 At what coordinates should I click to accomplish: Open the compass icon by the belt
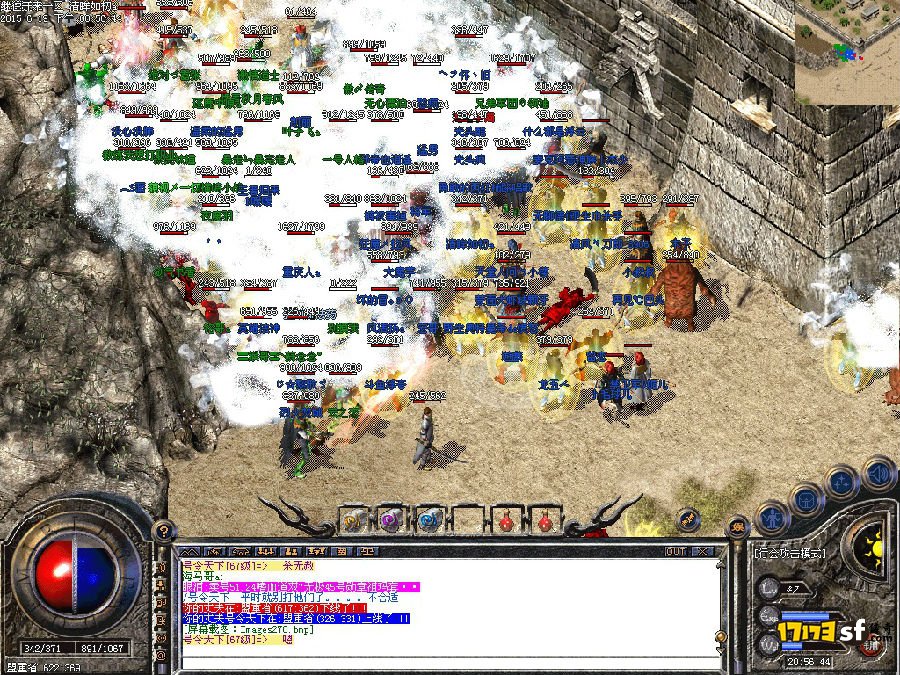click(687, 519)
